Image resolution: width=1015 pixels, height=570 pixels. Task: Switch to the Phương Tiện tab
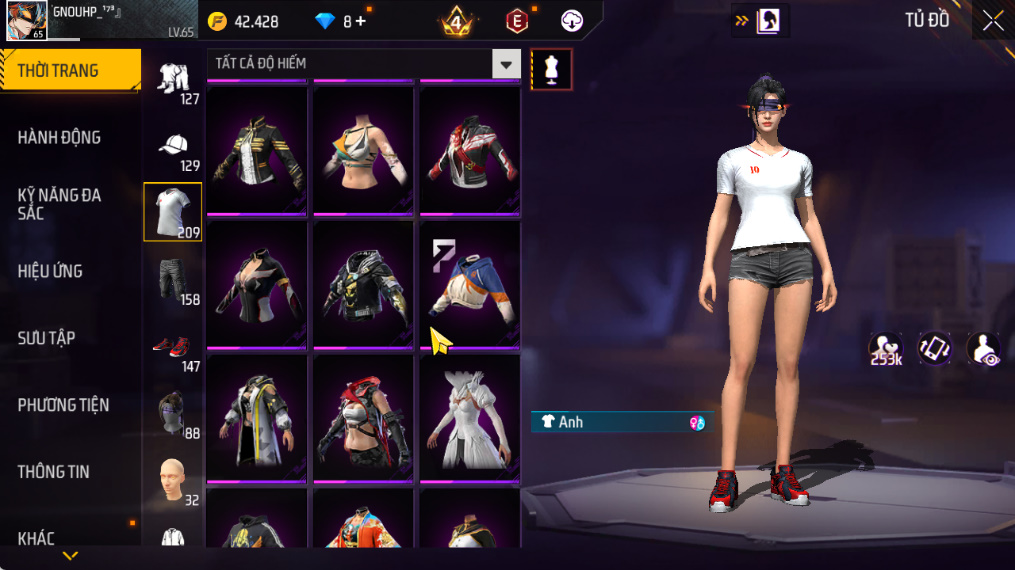(63, 405)
